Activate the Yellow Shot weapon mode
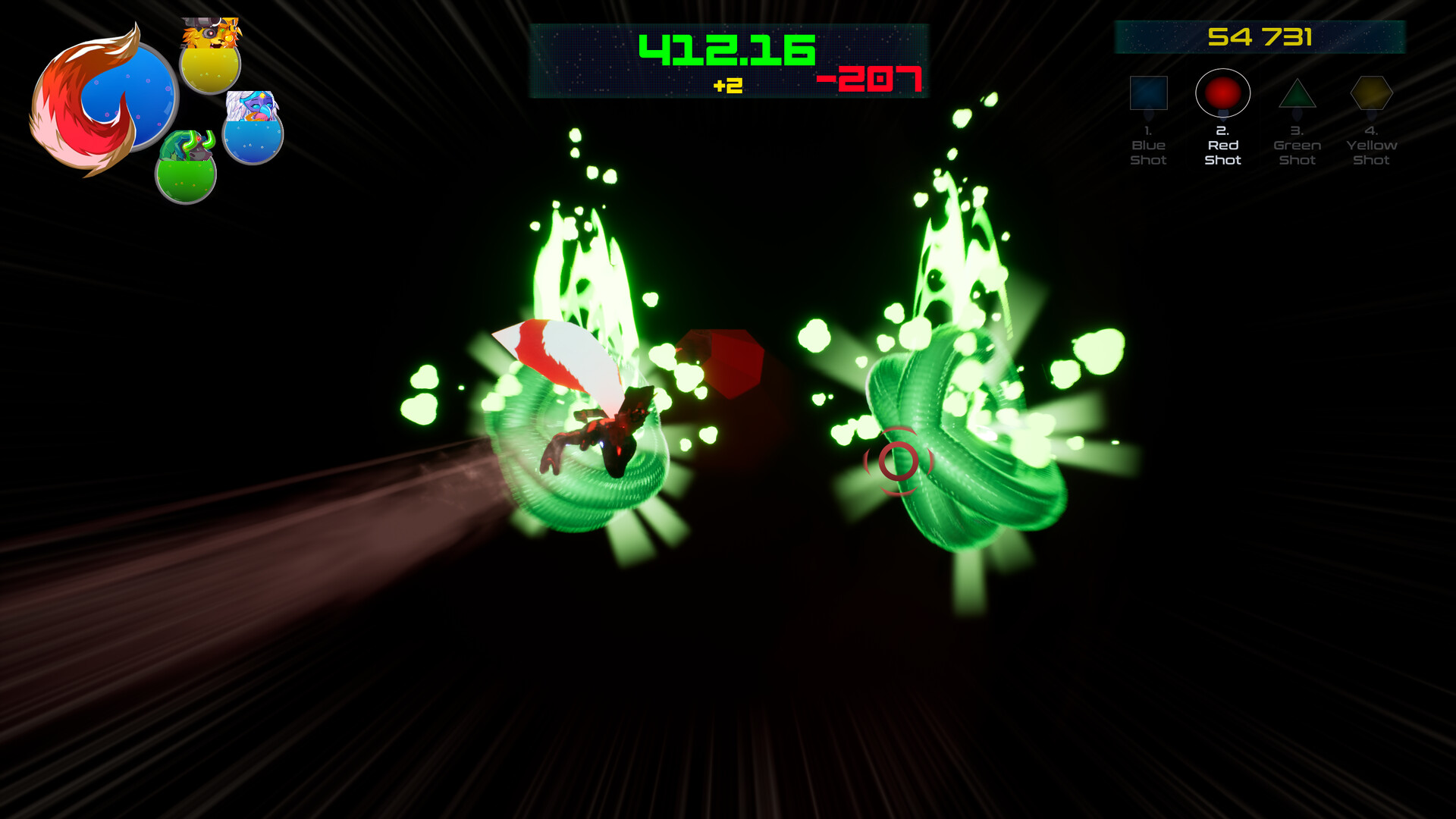1456x819 pixels. point(1372,93)
